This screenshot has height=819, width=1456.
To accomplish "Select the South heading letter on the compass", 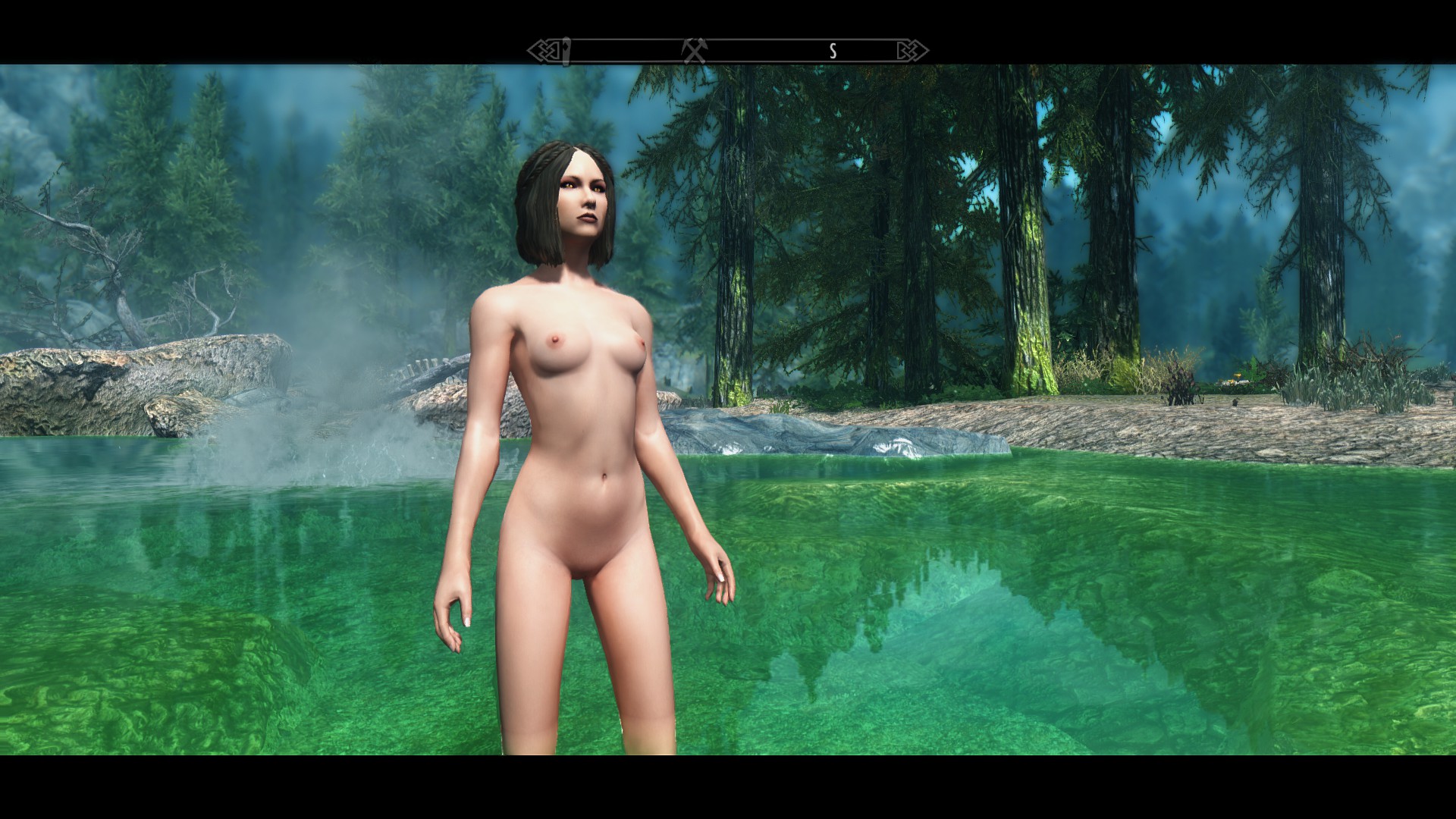I will point(833,51).
